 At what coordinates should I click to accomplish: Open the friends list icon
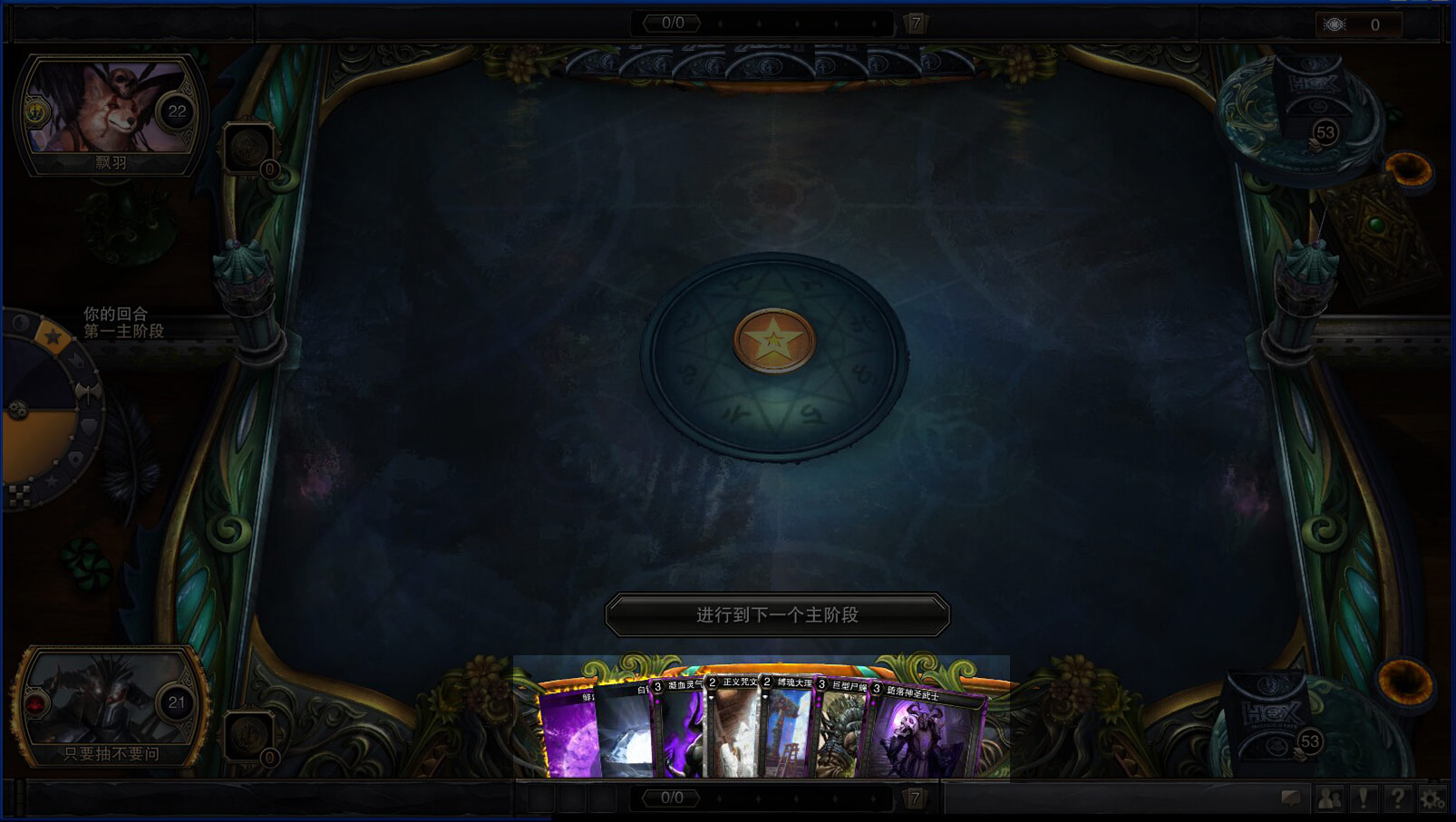coord(1329,798)
